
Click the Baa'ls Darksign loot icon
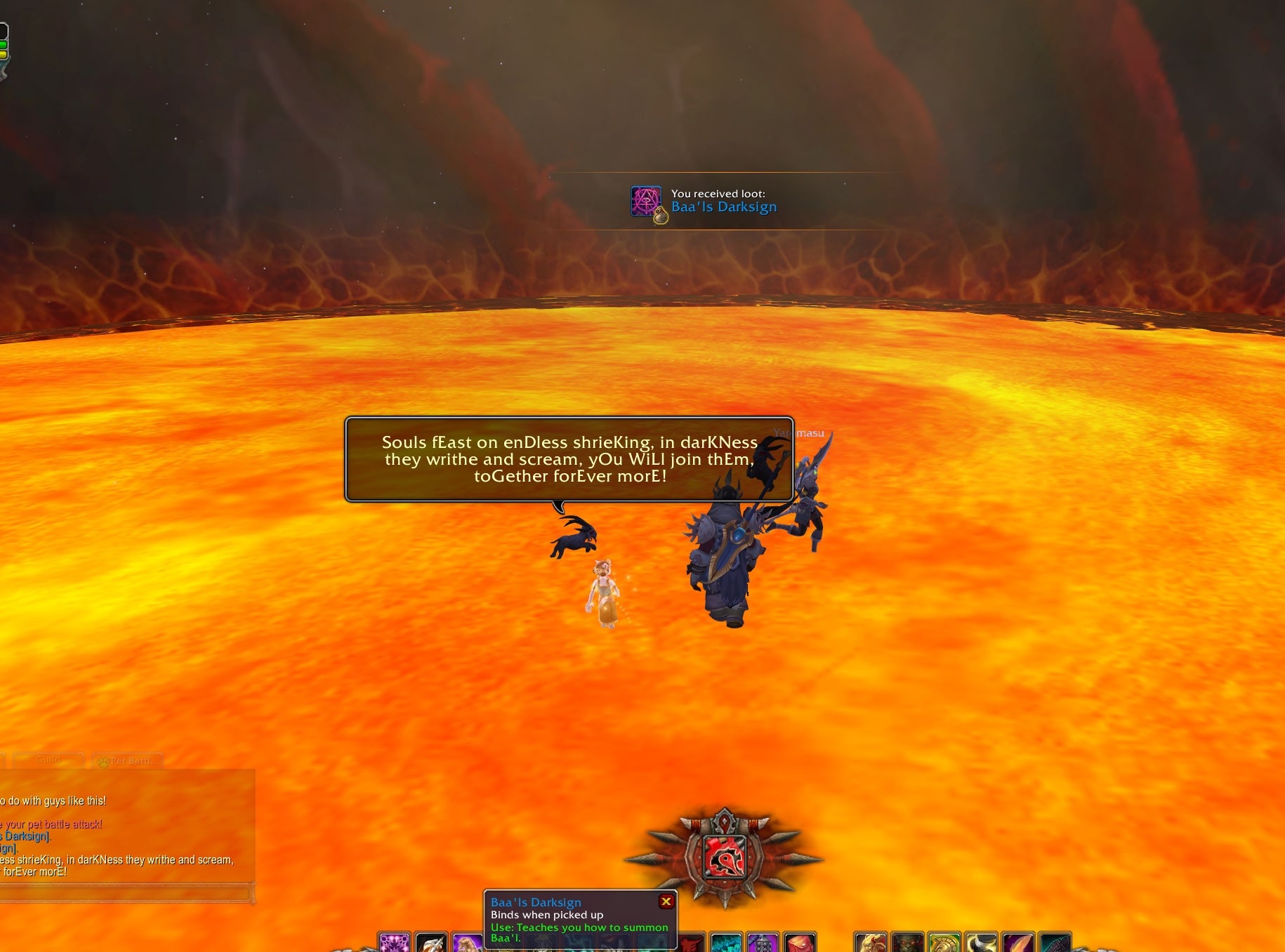[x=646, y=202]
